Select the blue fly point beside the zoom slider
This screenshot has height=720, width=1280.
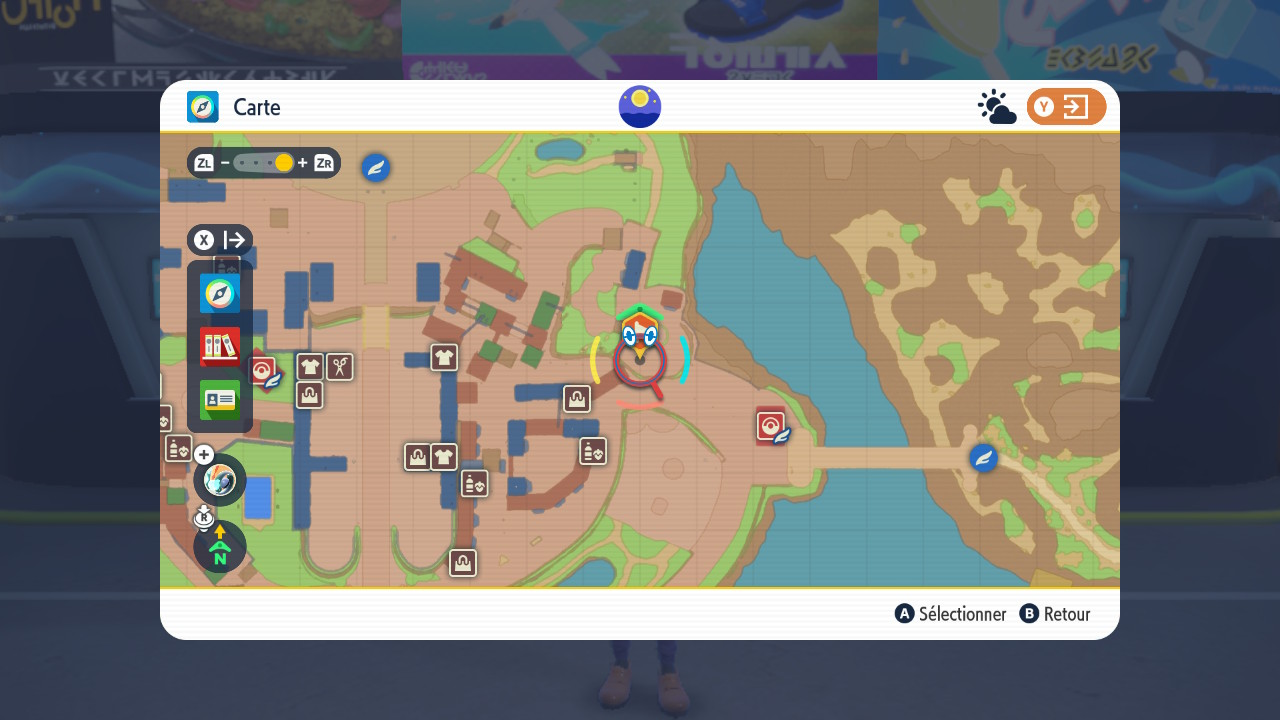(376, 168)
